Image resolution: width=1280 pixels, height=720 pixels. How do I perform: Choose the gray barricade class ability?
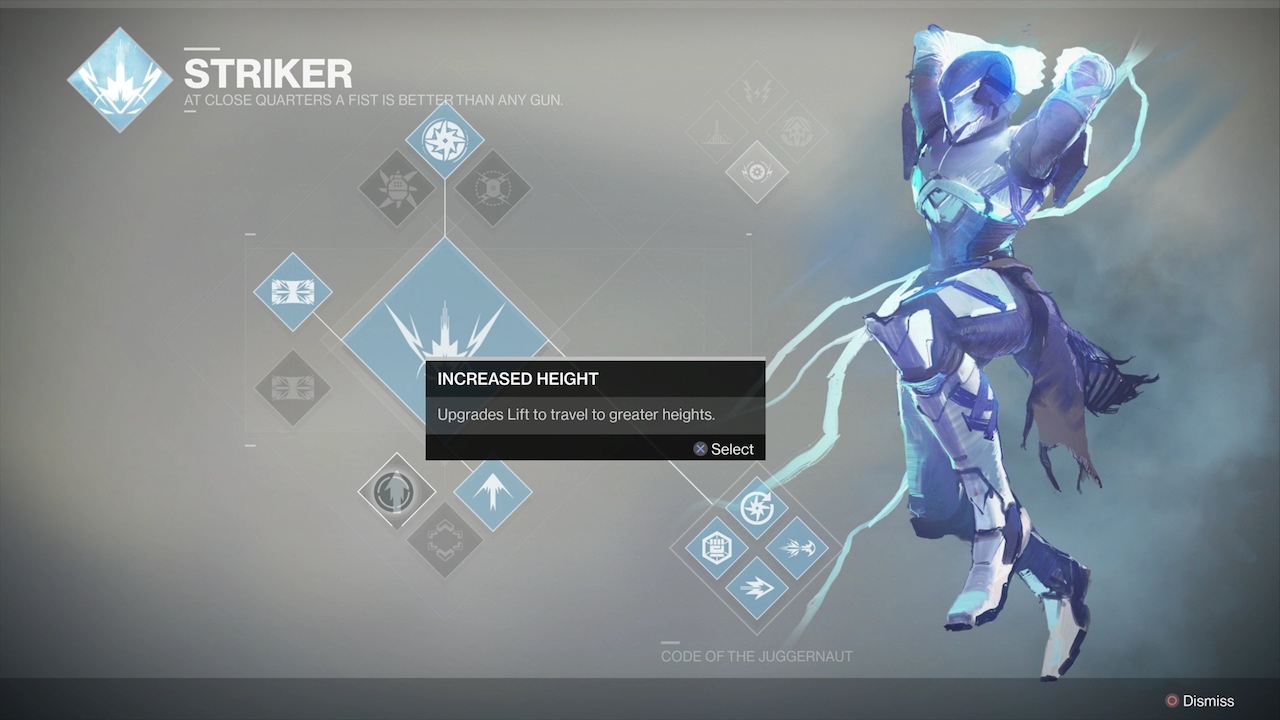pos(292,387)
